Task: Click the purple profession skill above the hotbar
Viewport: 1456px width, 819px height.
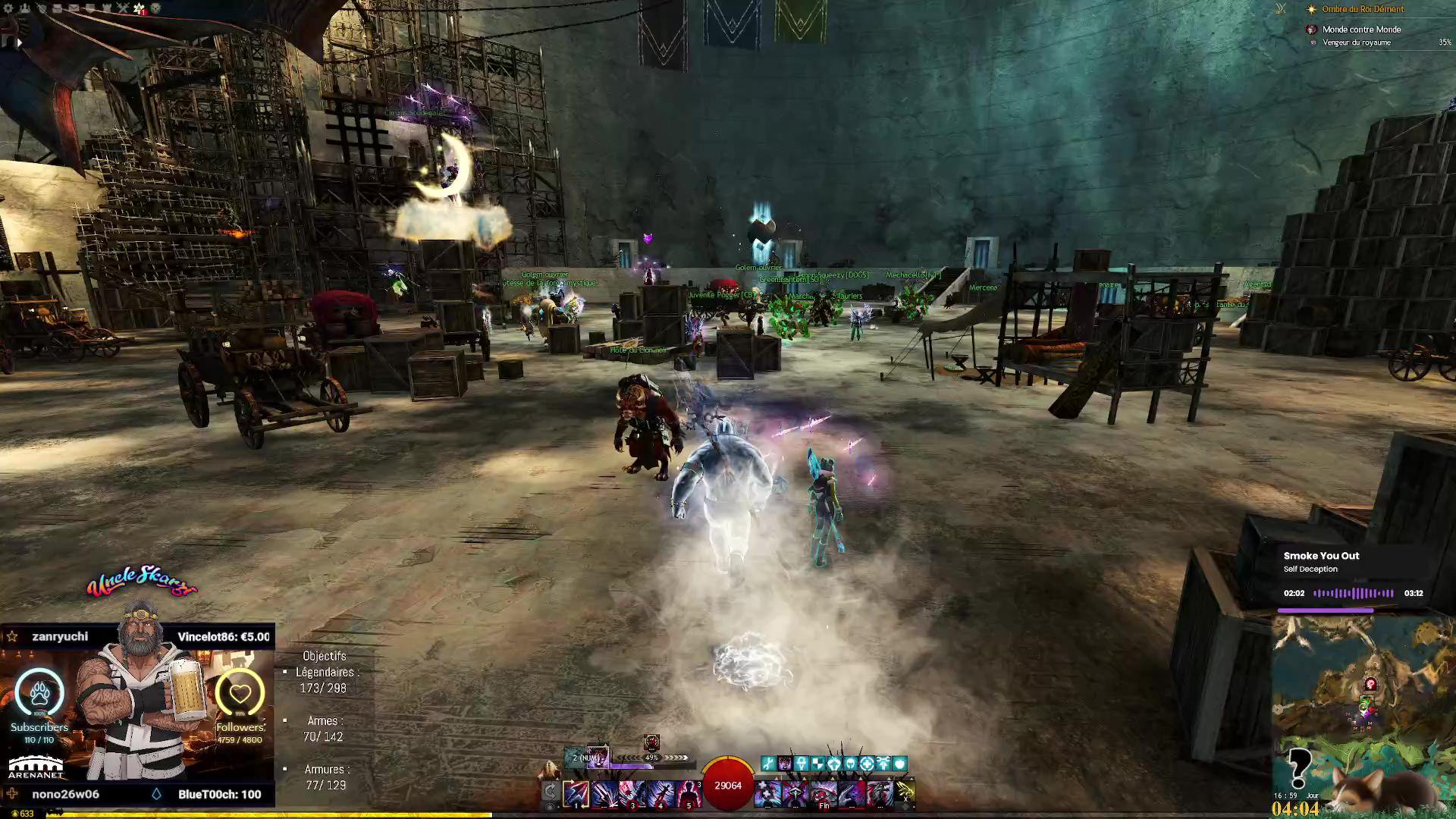Action: [x=597, y=757]
